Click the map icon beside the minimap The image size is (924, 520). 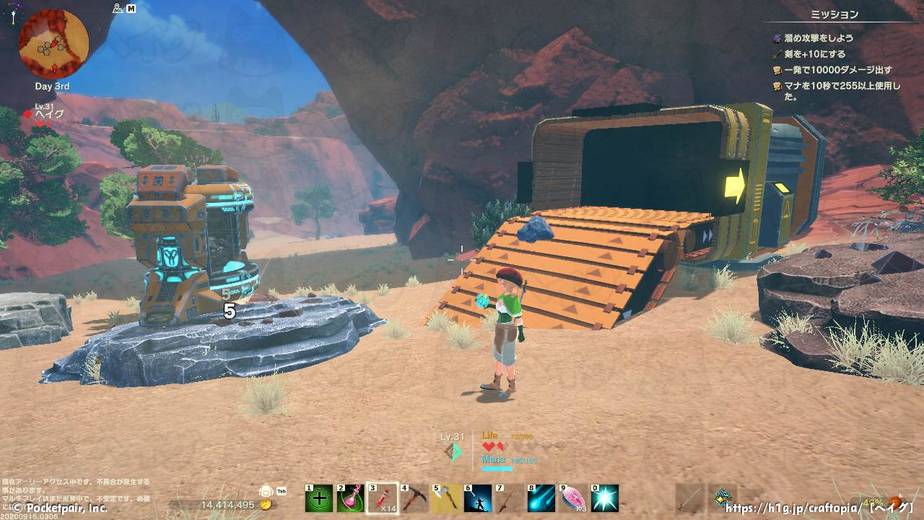[131, 9]
